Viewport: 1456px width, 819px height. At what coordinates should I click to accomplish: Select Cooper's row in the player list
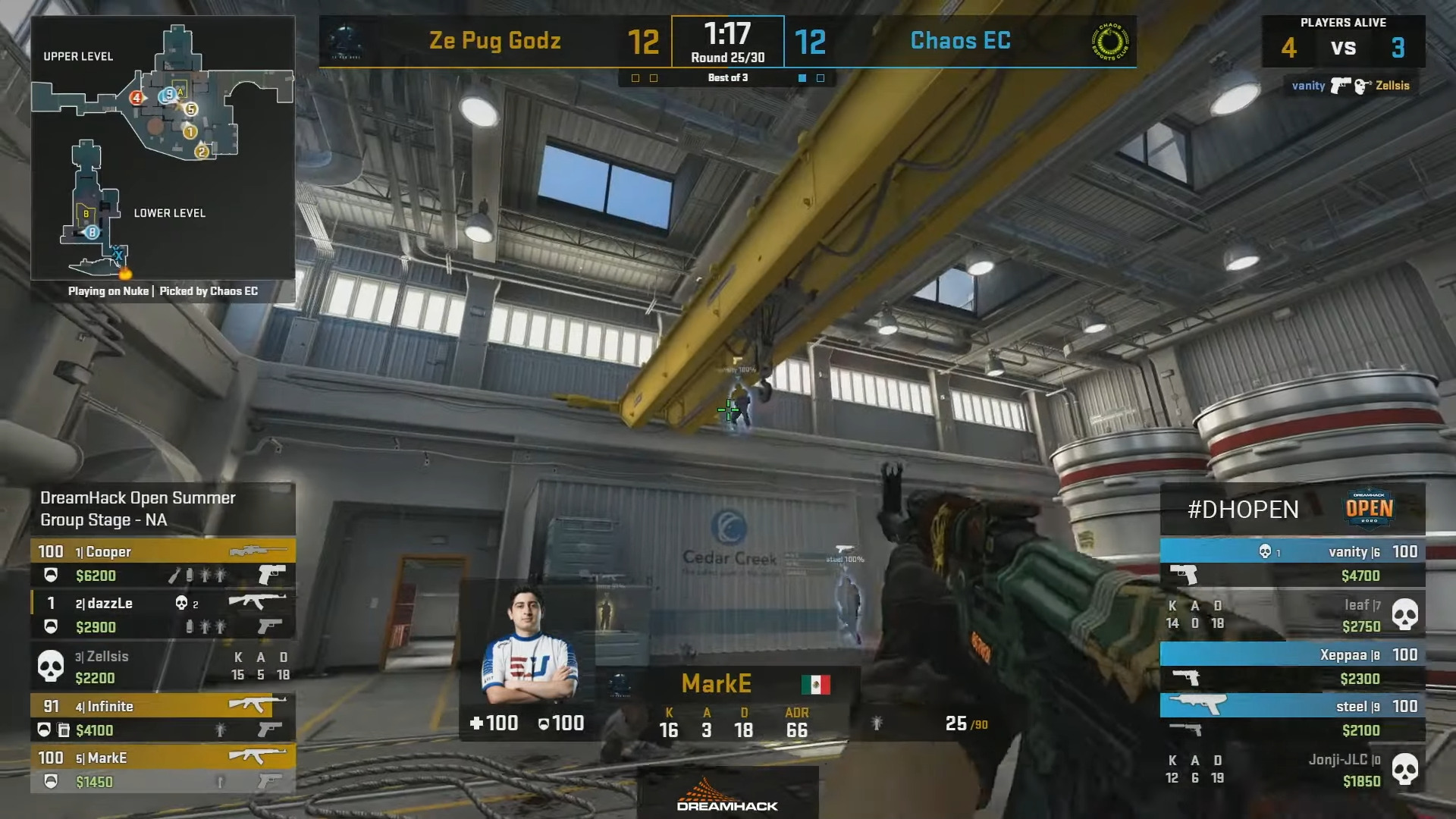click(x=162, y=563)
